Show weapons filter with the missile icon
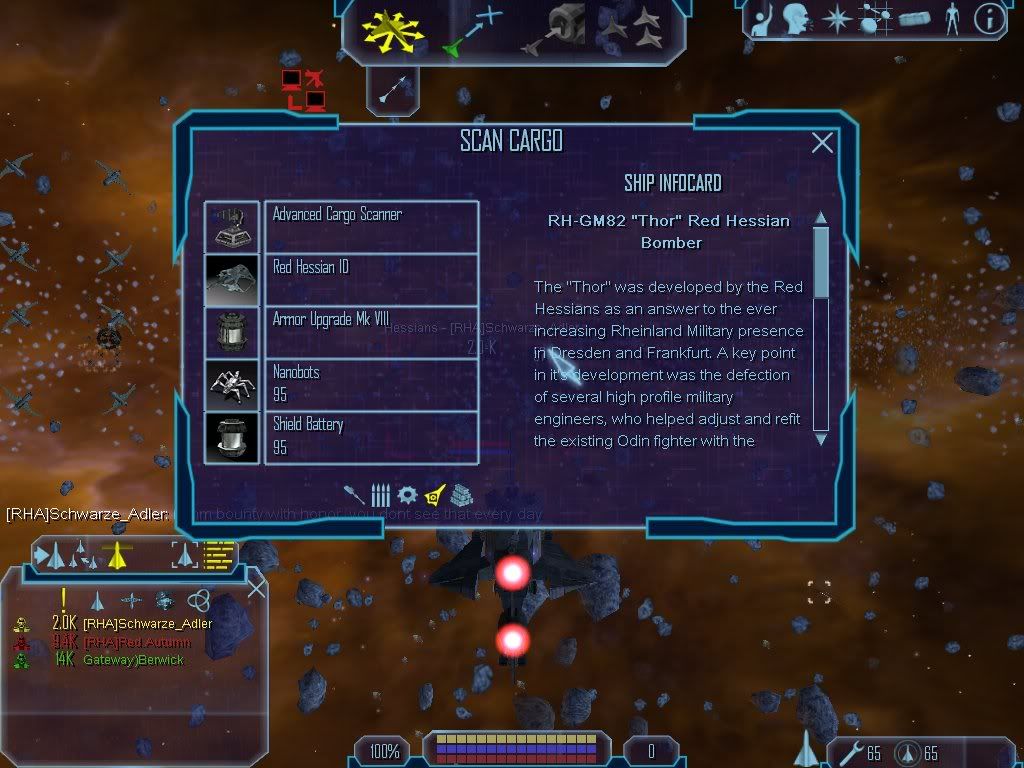Screen dimensions: 1024x768 pos(354,495)
